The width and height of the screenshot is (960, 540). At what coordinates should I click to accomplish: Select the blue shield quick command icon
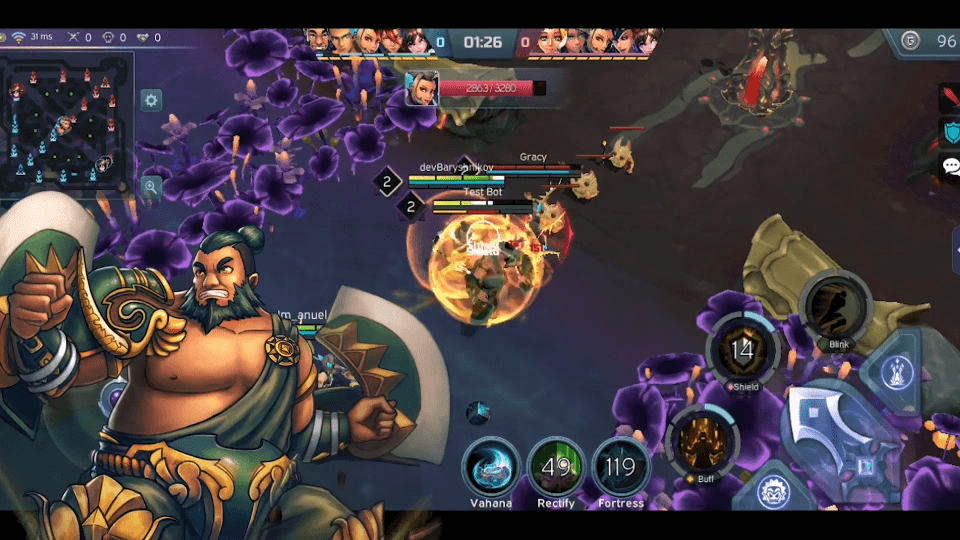950,132
